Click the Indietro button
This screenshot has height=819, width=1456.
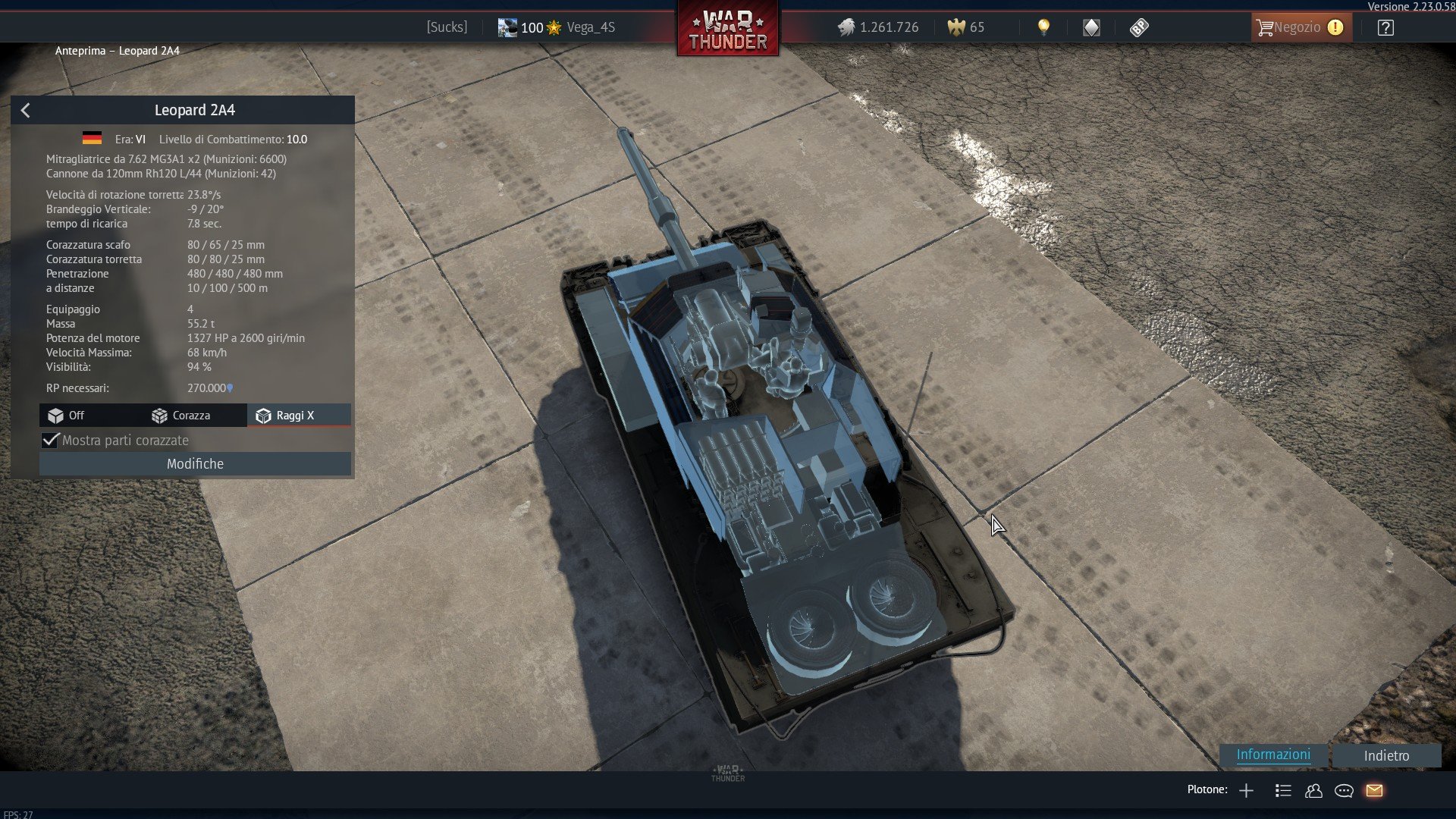click(1386, 755)
